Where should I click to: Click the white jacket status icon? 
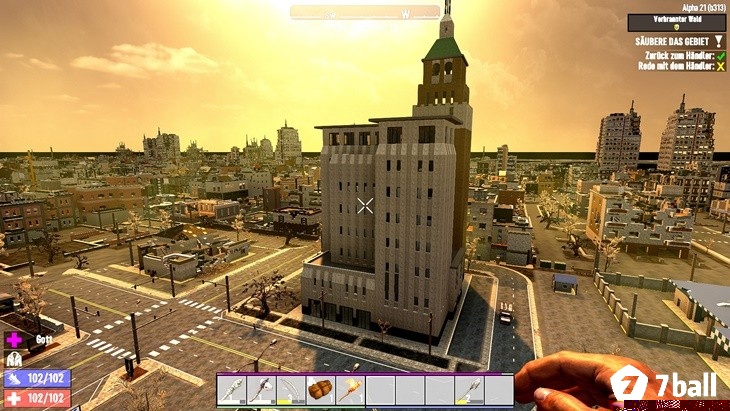pos(14,358)
